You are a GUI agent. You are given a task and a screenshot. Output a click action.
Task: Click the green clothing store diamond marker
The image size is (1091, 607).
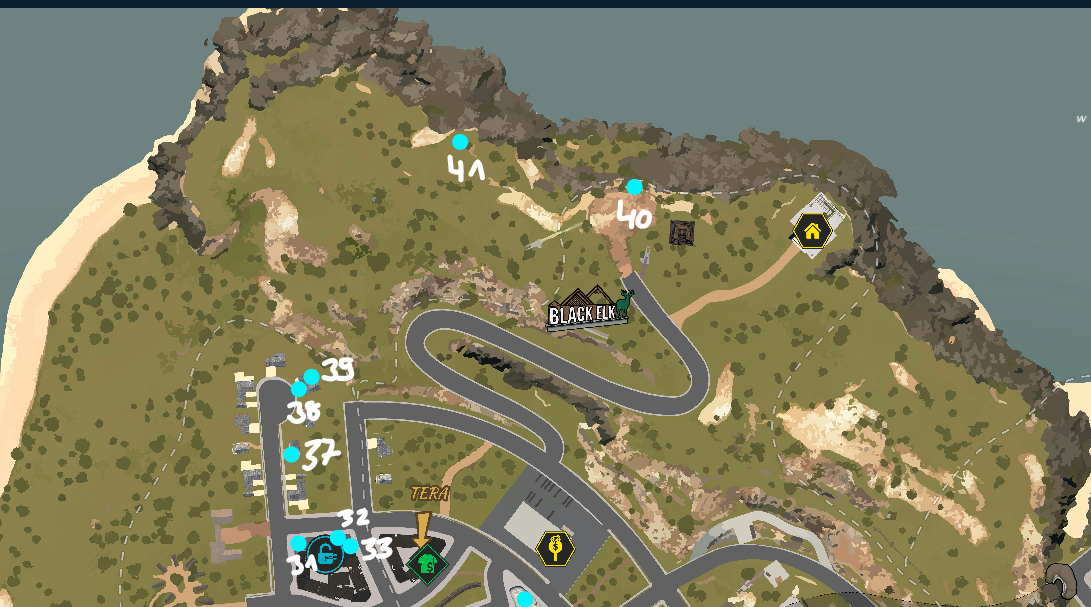[427, 563]
